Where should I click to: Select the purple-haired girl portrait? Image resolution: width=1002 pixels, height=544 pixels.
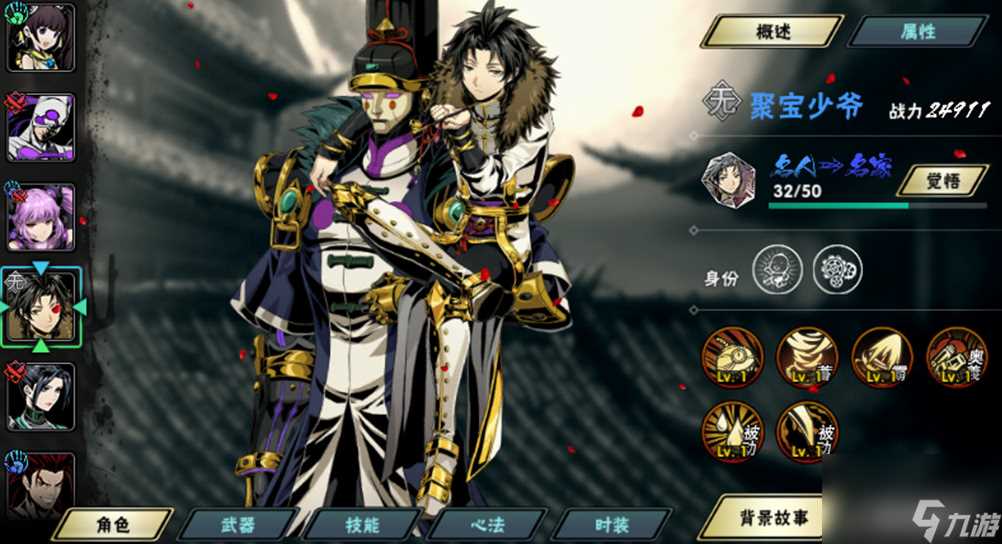41,216
